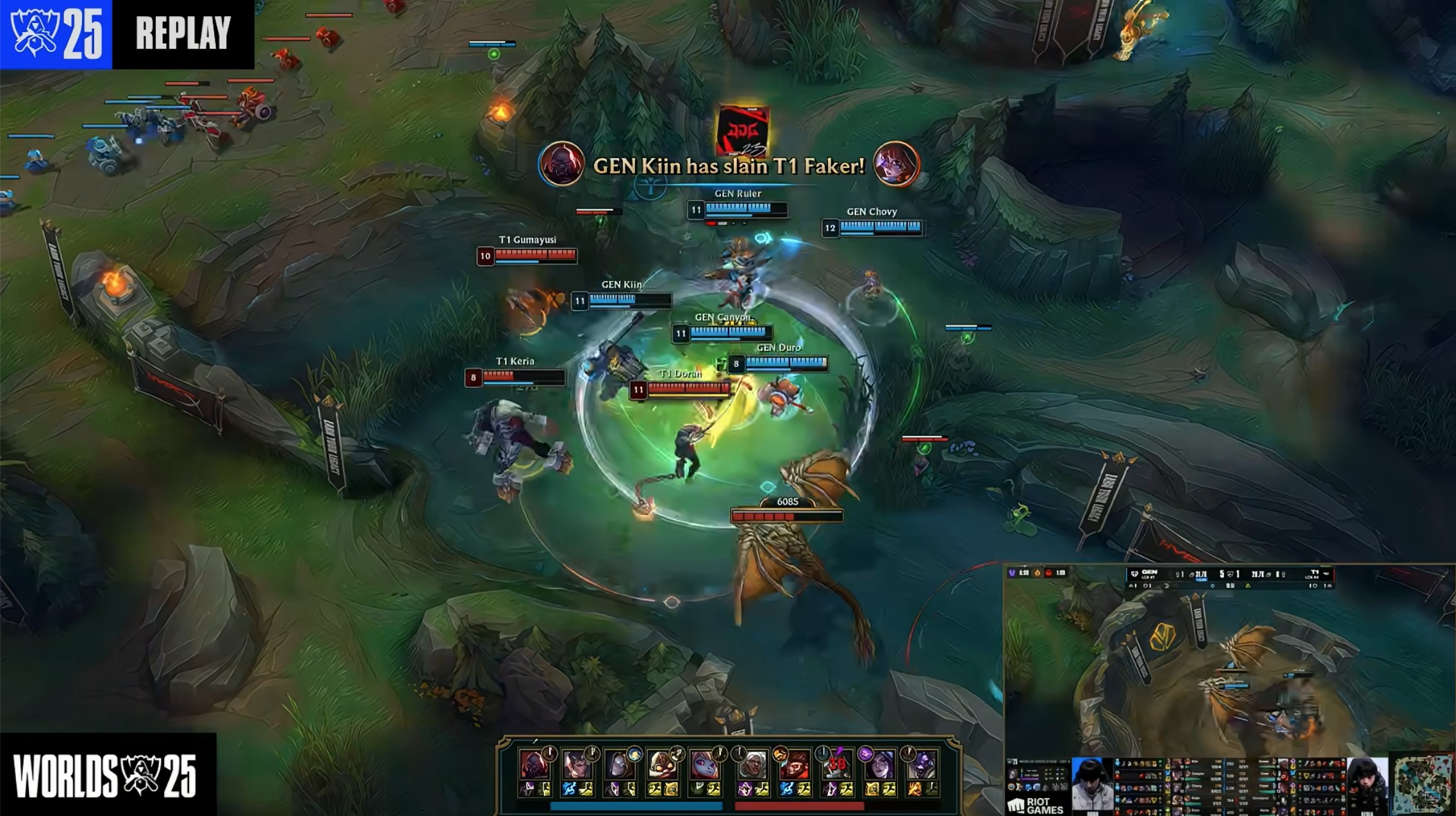The width and height of the screenshot is (1456, 816).
Task: Choose the pale hooded champion portrait
Action: coord(618,765)
